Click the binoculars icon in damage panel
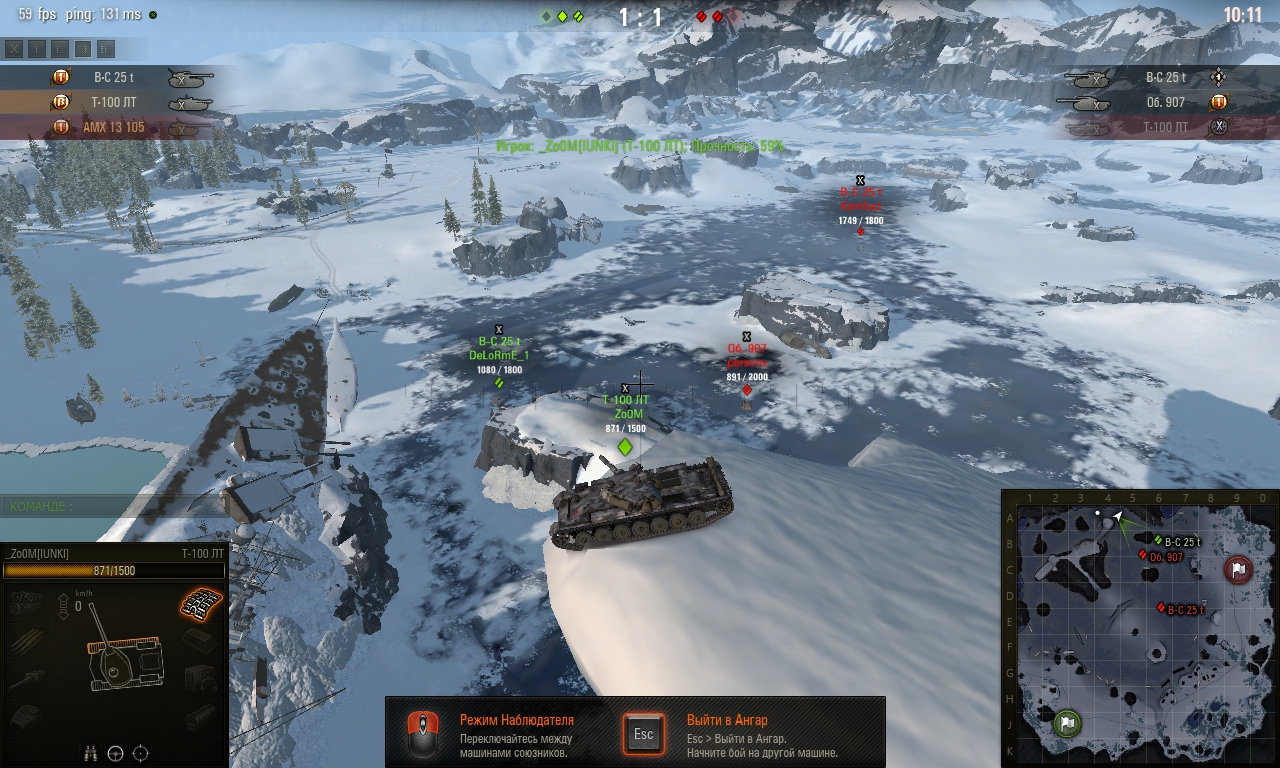This screenshot has width=1280, height=768. click(91, 753)
